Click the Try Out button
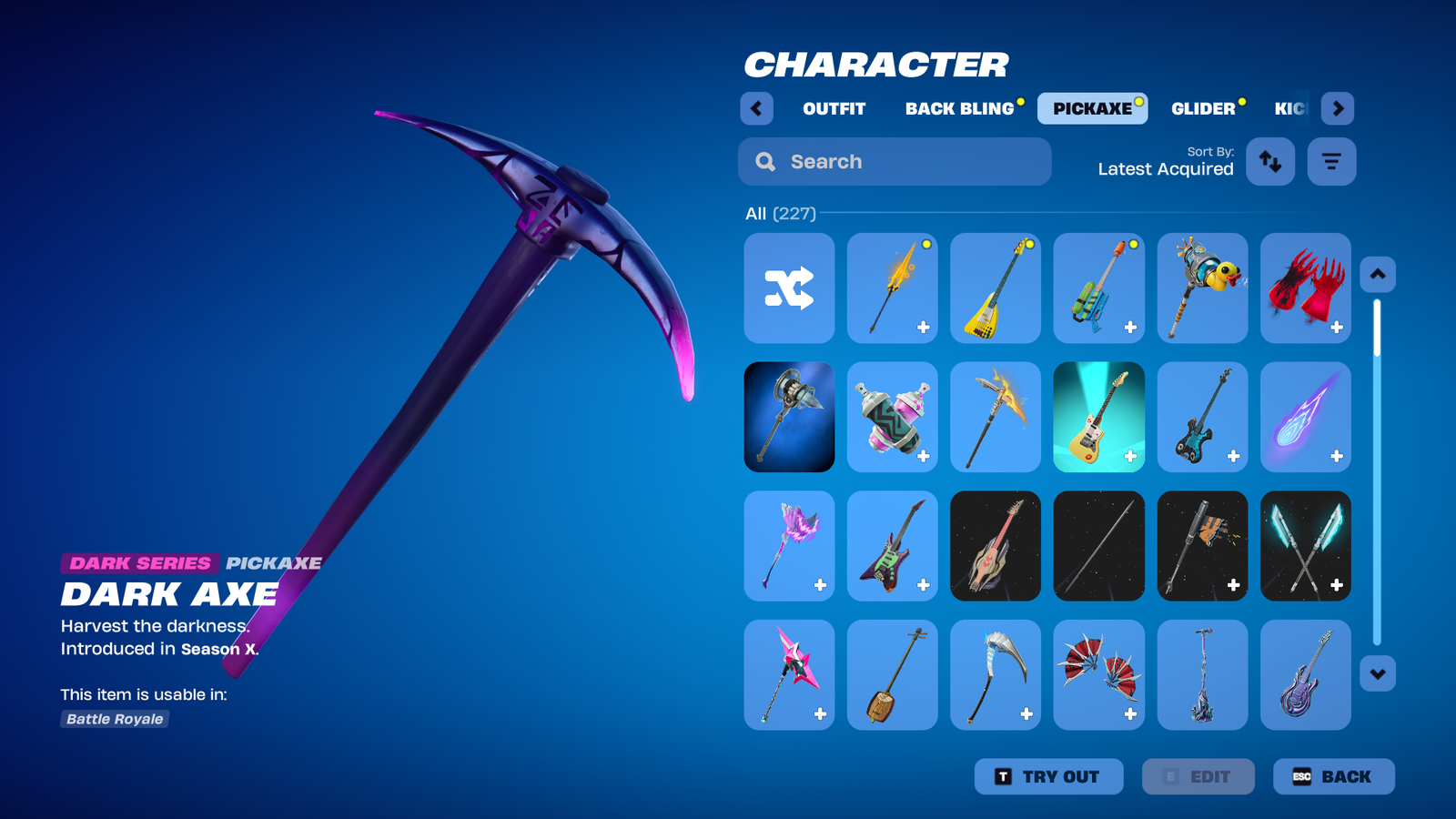Viewport: 1456px width, 819px height. click(1048, 776)
